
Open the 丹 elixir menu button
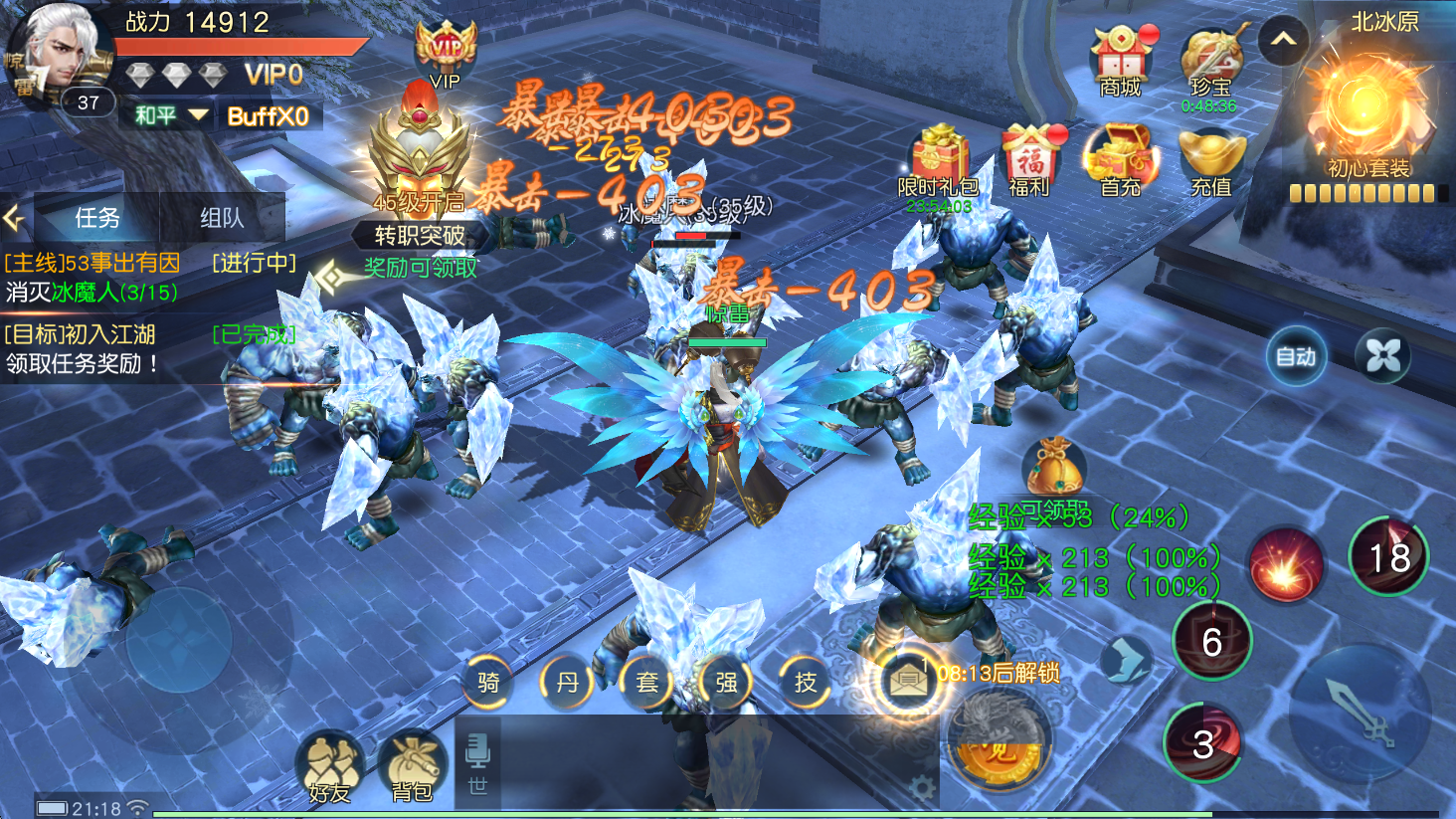coord(567,683)
